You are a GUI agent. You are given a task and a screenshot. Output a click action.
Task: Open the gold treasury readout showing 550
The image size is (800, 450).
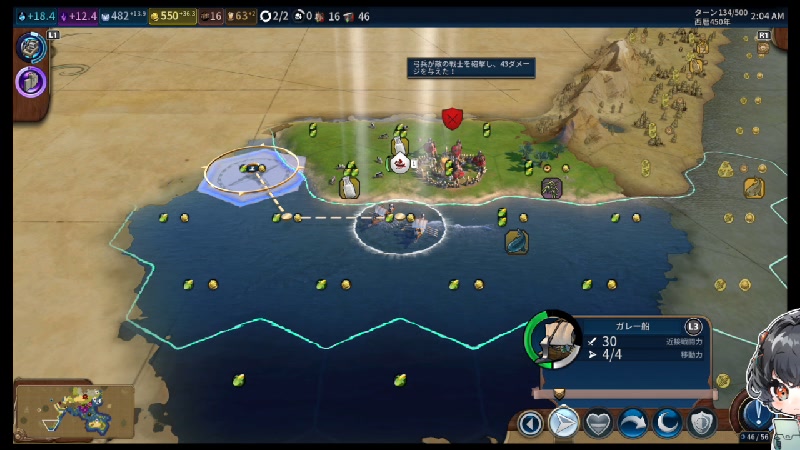click(171, 16)
